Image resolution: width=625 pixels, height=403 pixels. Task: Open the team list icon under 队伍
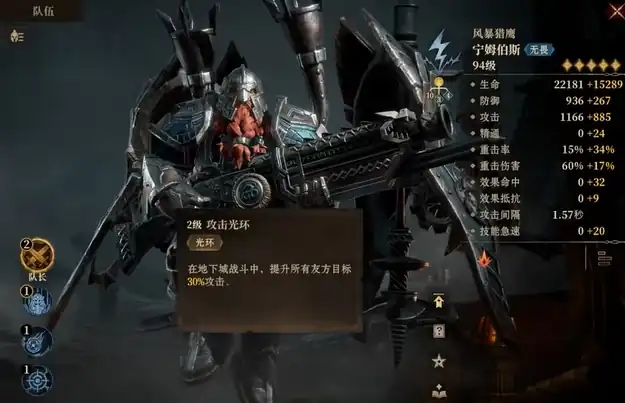(15, 36)
